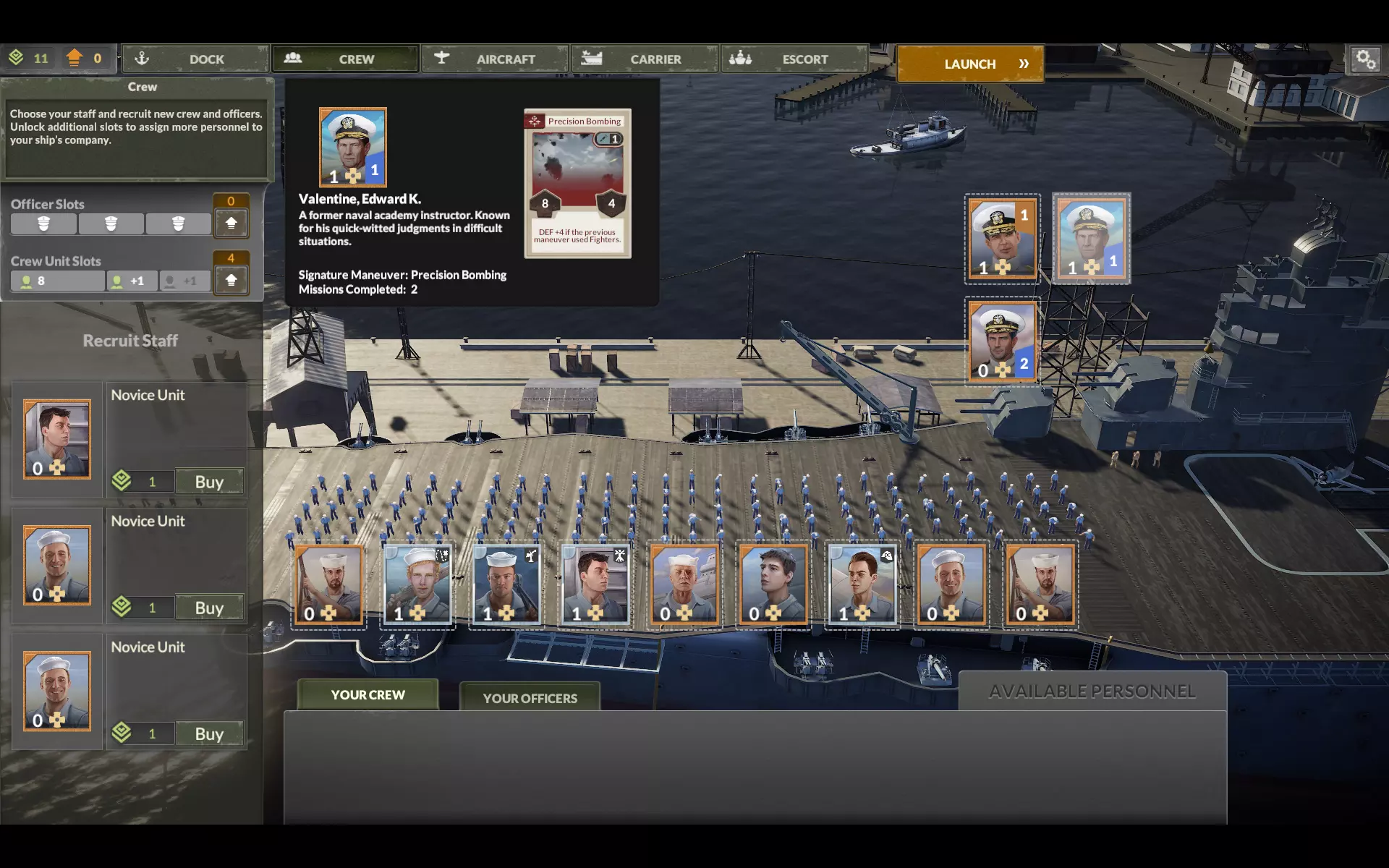The width and height of the screenshot is (1389, 868).
Task: Select the officer card with orange badge 1
Action: click(1003, 239)
